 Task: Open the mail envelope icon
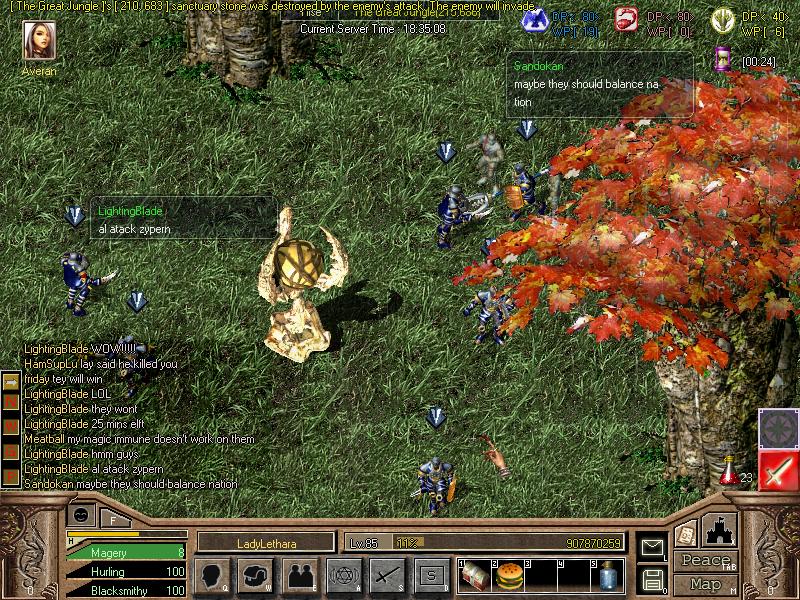(x=652, y=546)
